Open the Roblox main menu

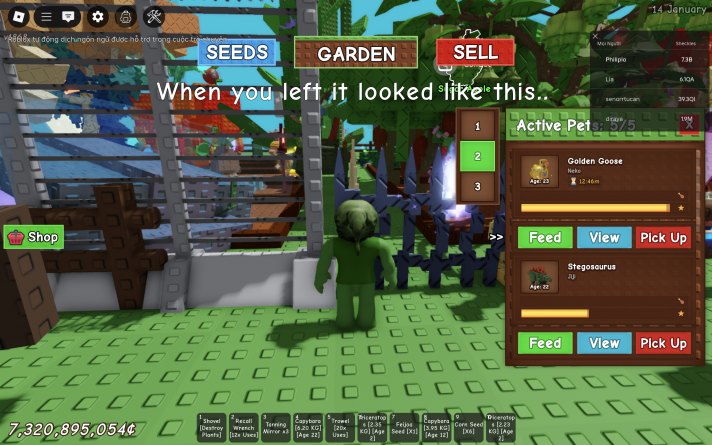[x=17, y=16]
